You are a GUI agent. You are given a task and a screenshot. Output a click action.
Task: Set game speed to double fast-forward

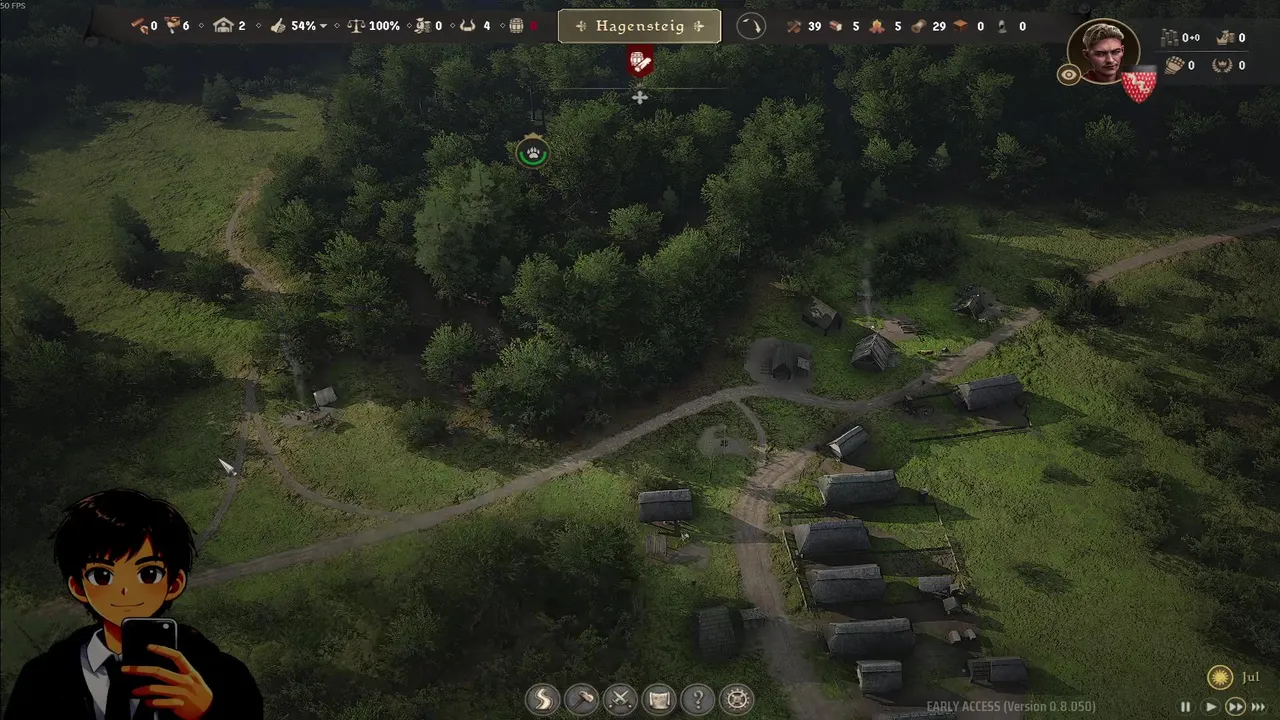point(1235,706)
